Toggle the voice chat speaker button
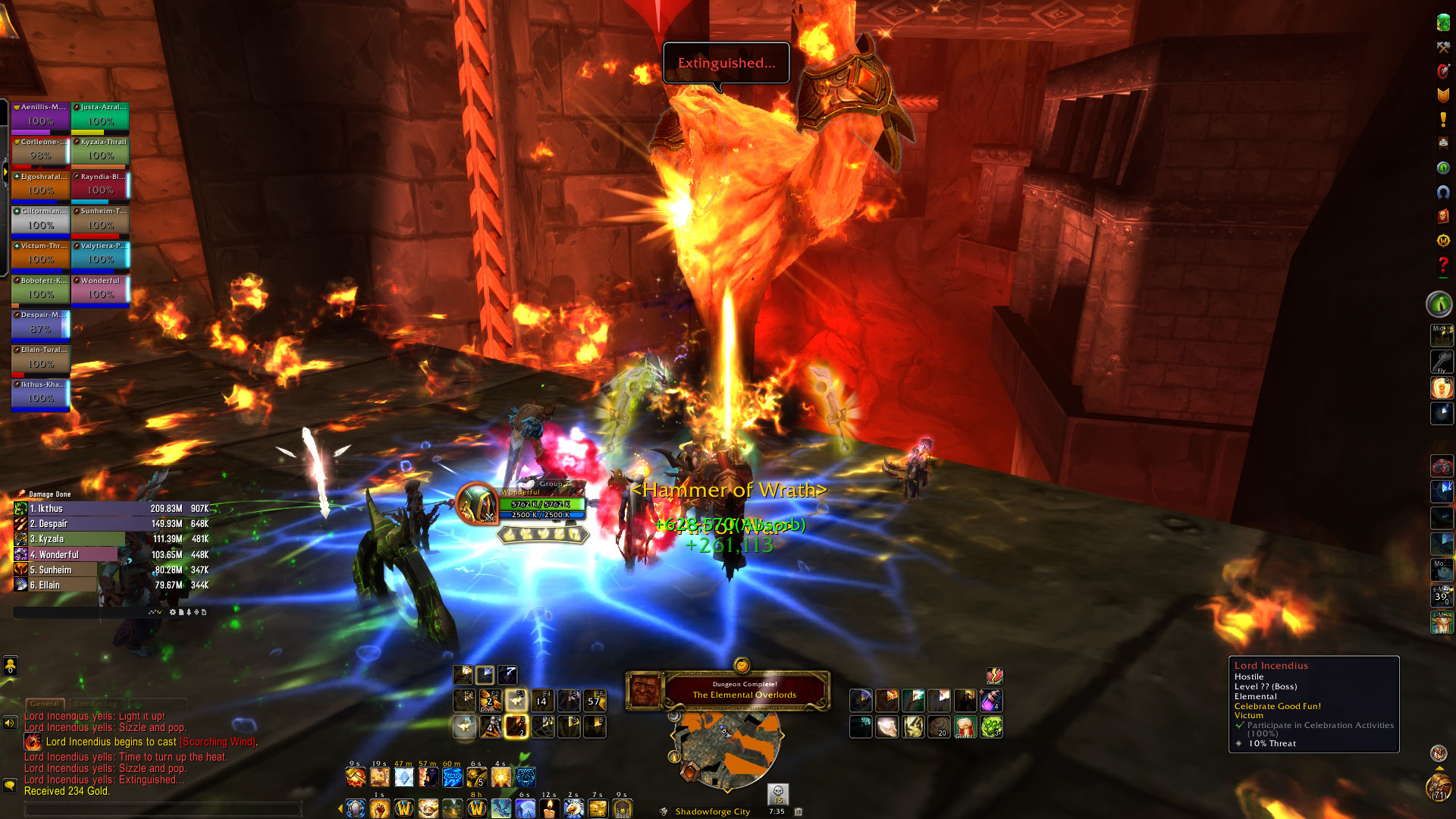 tap(10, 723)
